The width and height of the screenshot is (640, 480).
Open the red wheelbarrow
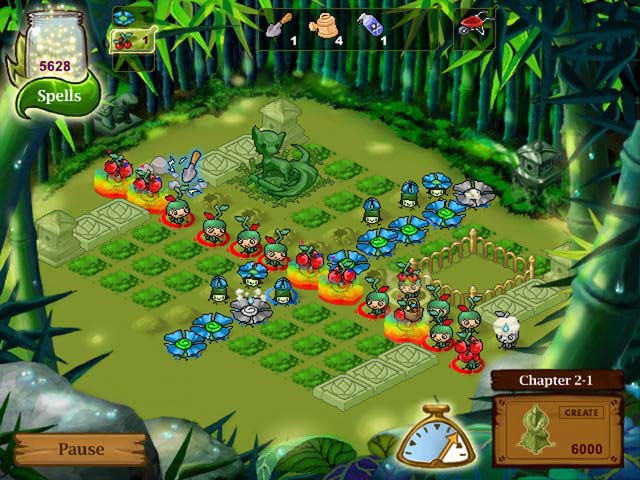click(x=476, y=23)
